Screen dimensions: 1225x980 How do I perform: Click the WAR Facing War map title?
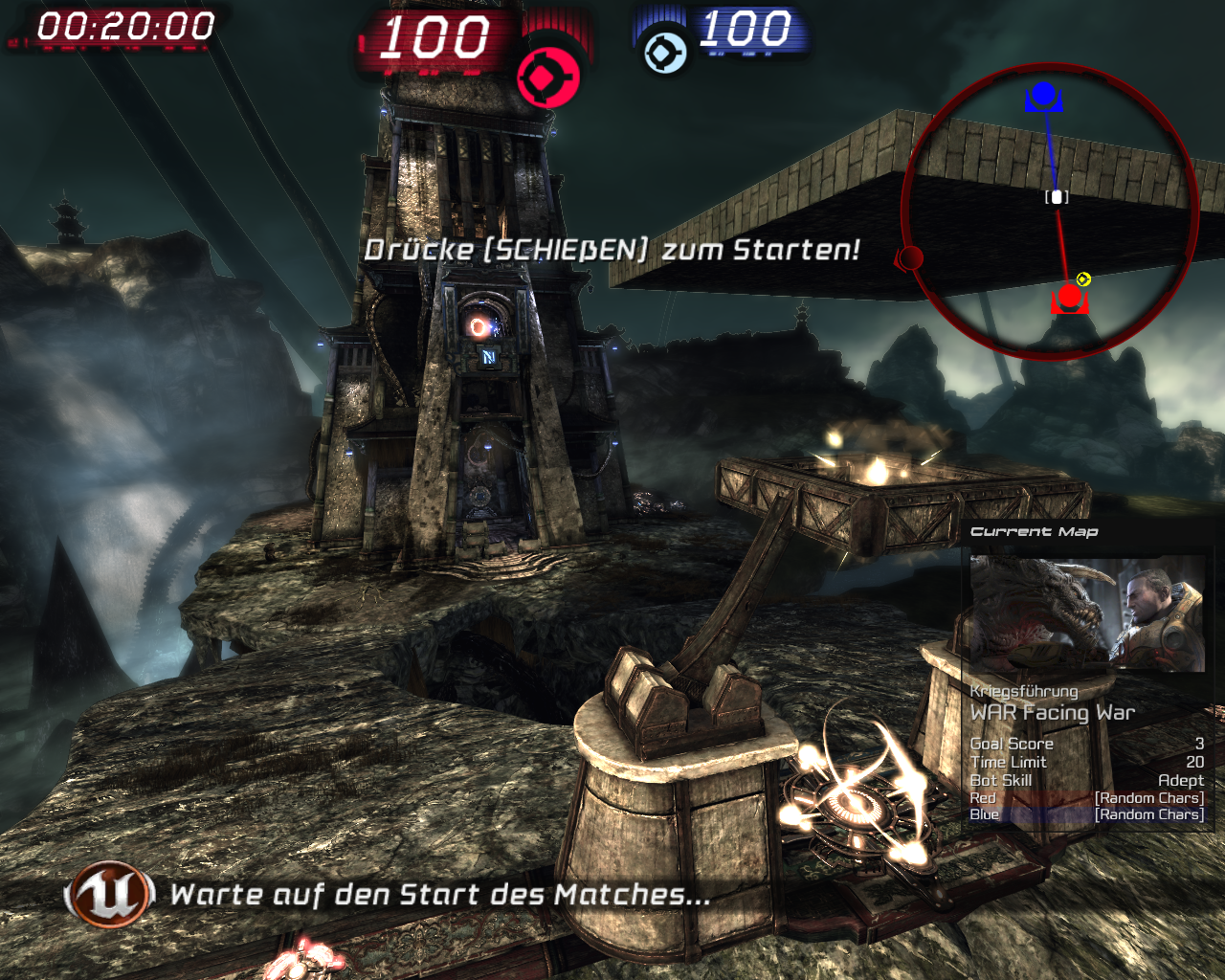pyautogui.click(x=1053, y=712)
